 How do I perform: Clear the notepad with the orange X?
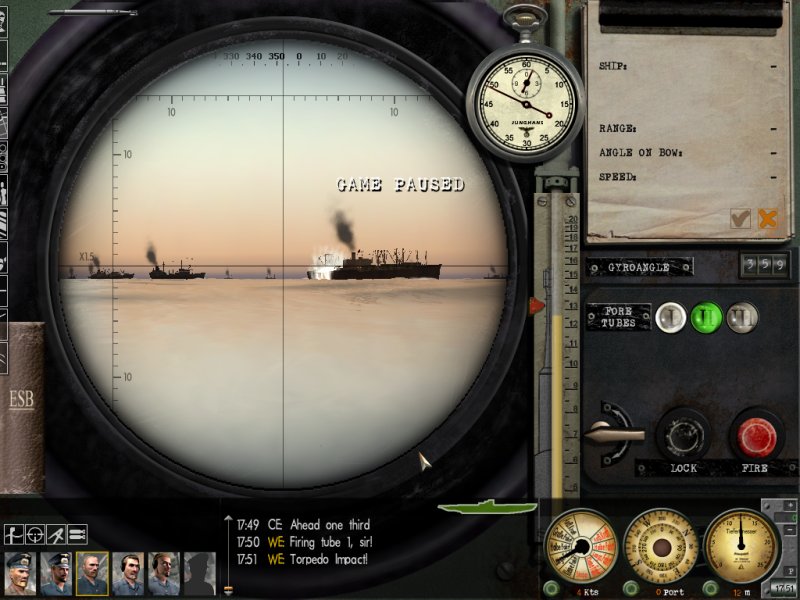point(768,218)
